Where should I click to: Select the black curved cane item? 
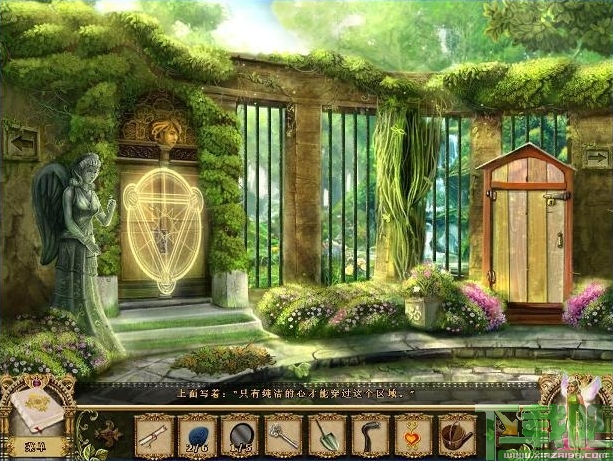tap(369, 435)
